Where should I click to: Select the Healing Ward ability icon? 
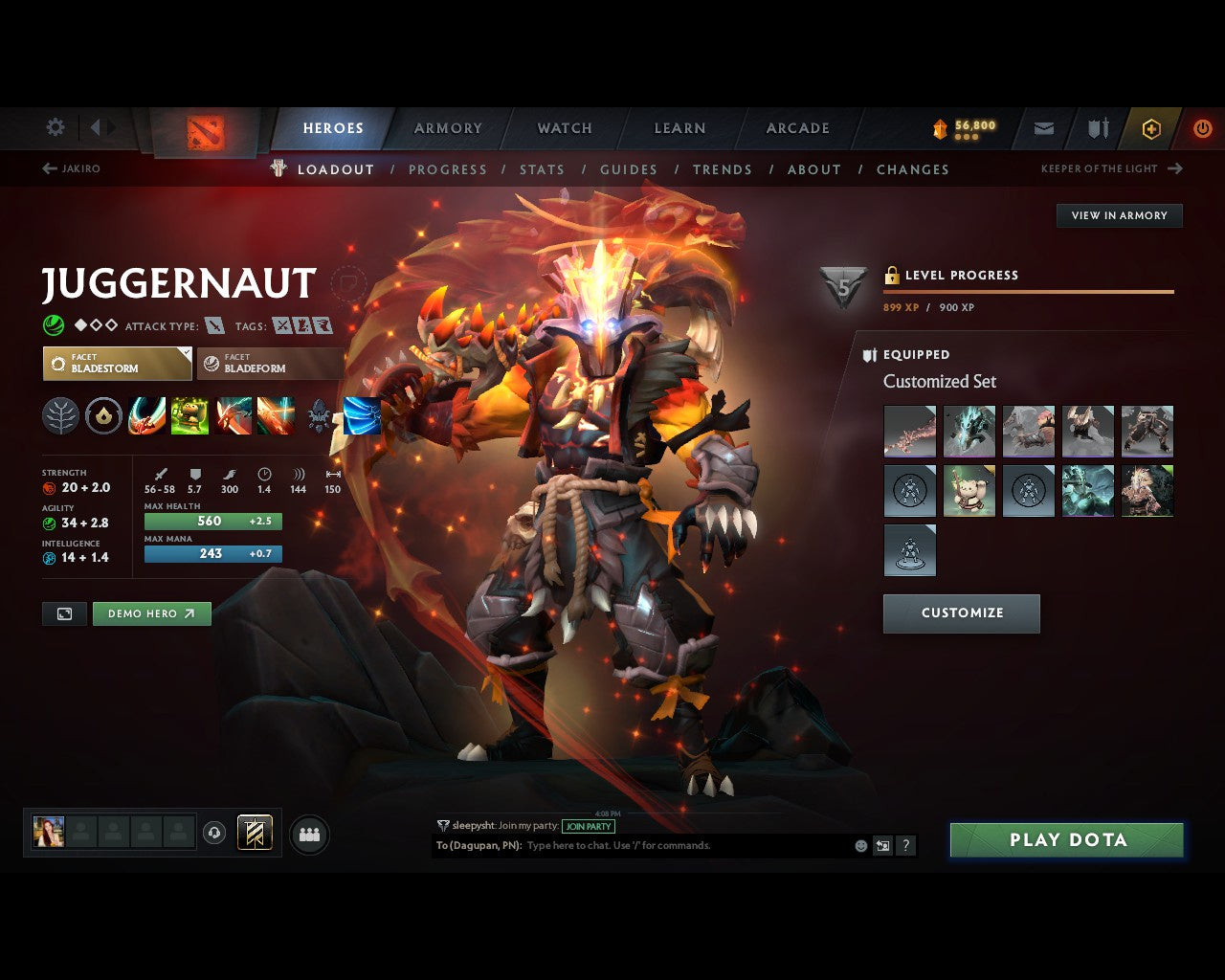pyautogui.click(x=189, y=415)
